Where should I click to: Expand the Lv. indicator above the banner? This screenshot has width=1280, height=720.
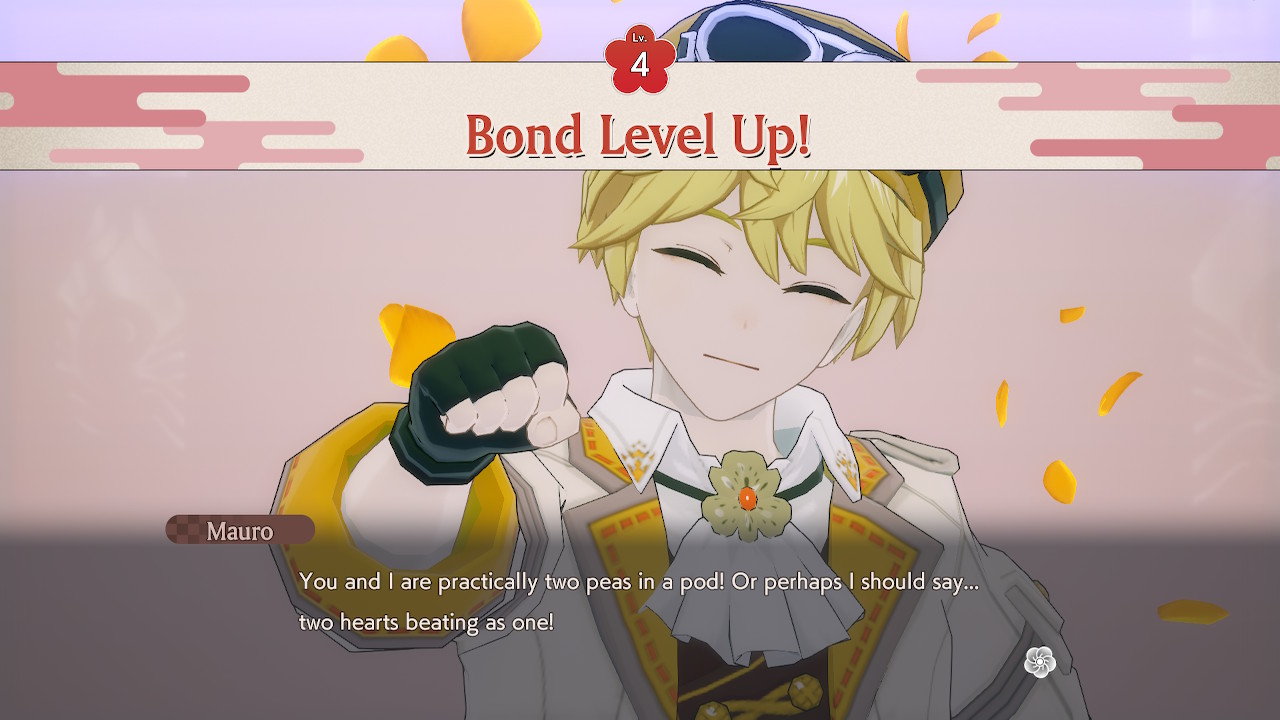click(x=641, y=44)
